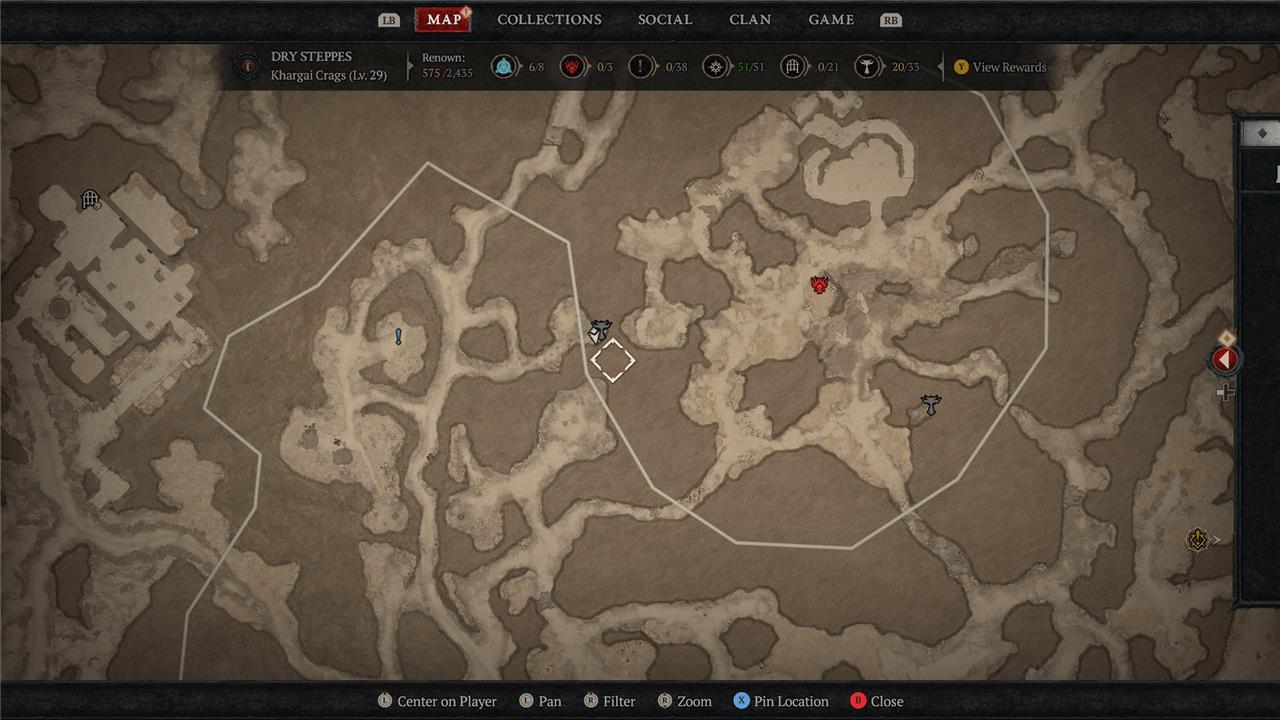Image resolution: width=1280 pixels, height=720 pixels.
Task: Switch to the Collections tab
Action: (549, 20)
